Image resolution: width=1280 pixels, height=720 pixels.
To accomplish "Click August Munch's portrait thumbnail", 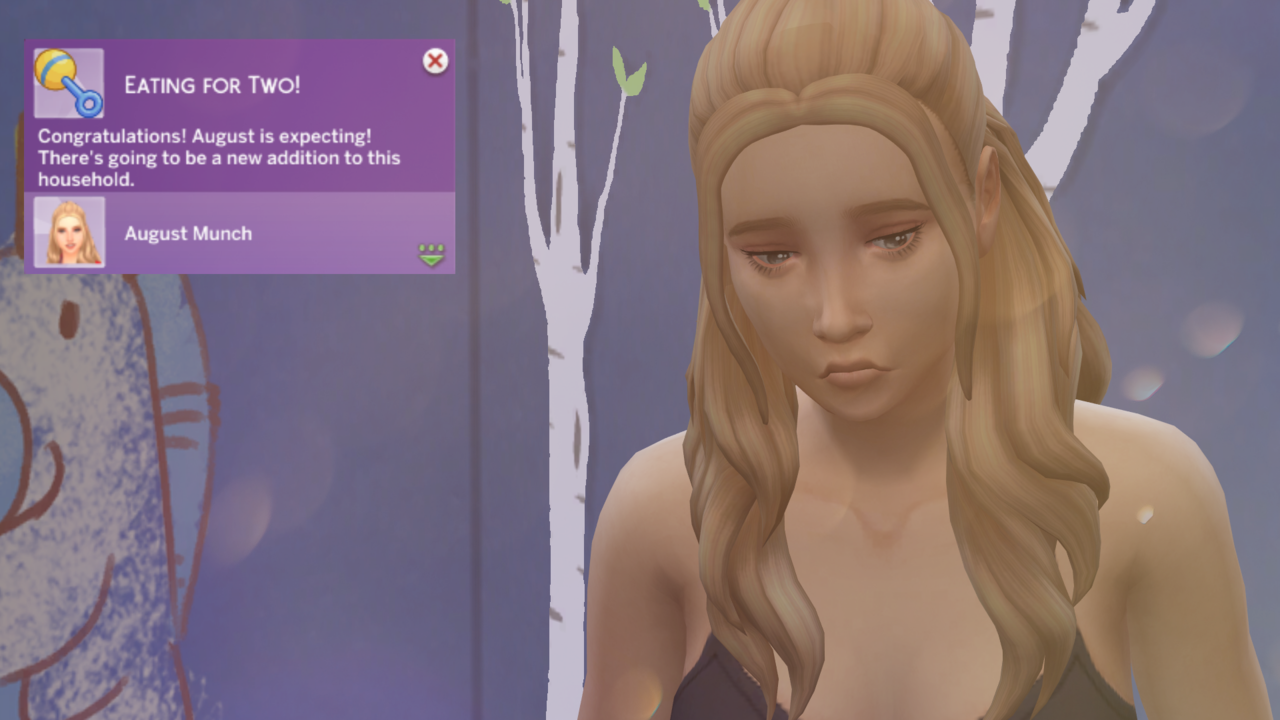I will [69, 232].
